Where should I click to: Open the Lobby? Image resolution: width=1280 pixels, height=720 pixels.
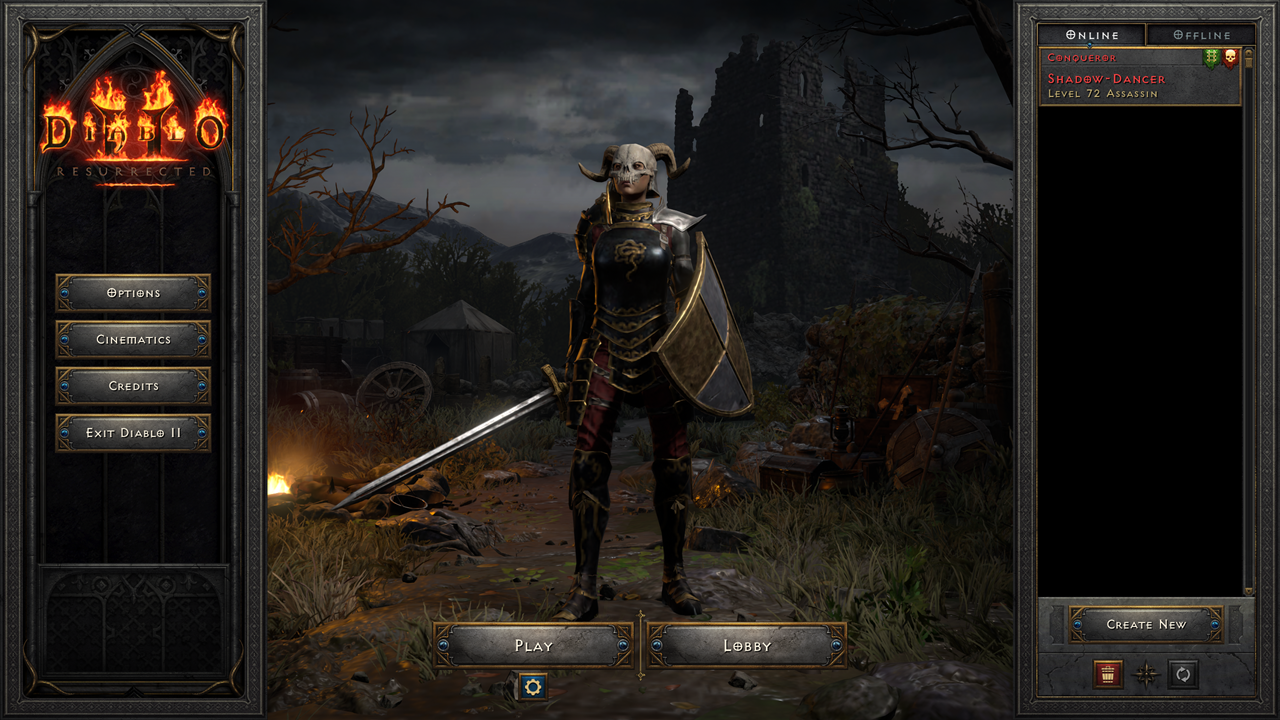point(746,646)
